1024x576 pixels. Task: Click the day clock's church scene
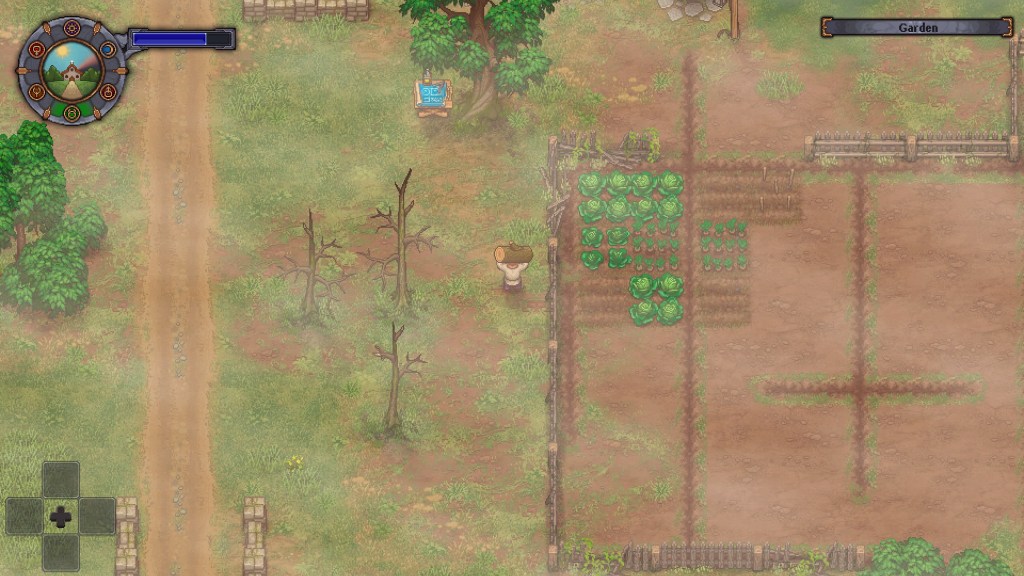click(x=71, y=70)
